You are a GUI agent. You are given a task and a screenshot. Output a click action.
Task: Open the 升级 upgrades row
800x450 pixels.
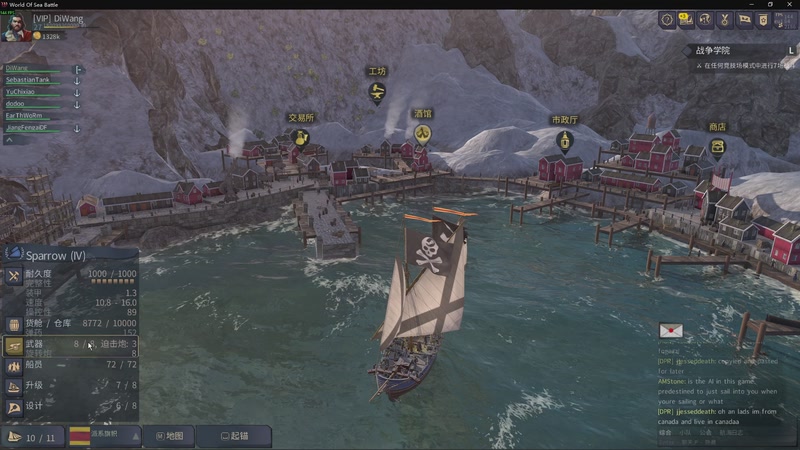70,385
